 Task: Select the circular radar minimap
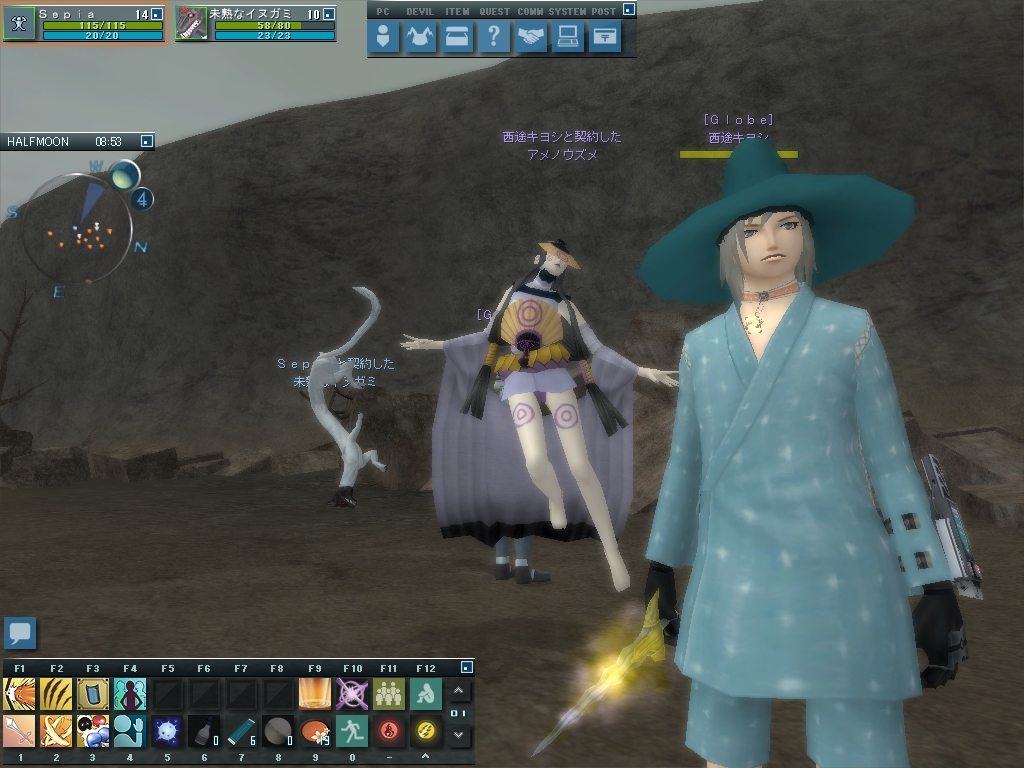pos(78,229)
